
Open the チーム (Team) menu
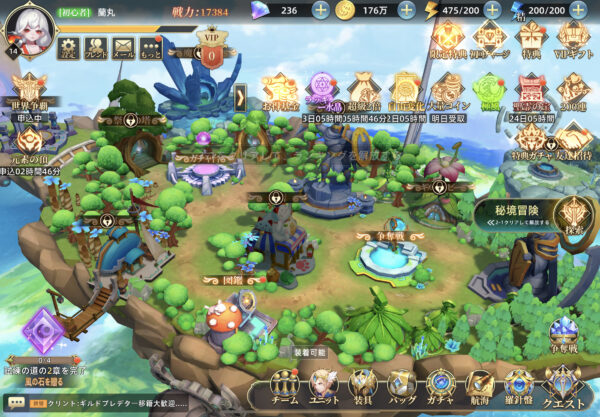pos(285,387)
